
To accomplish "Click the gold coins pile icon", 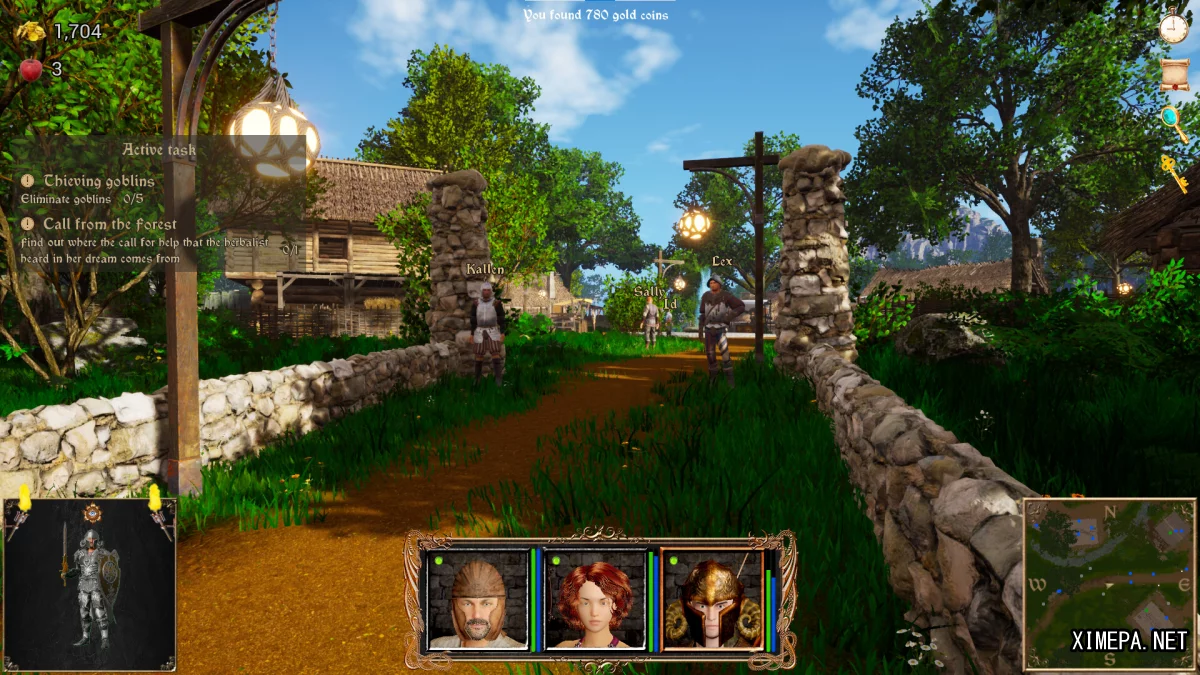I will point(29,31).
